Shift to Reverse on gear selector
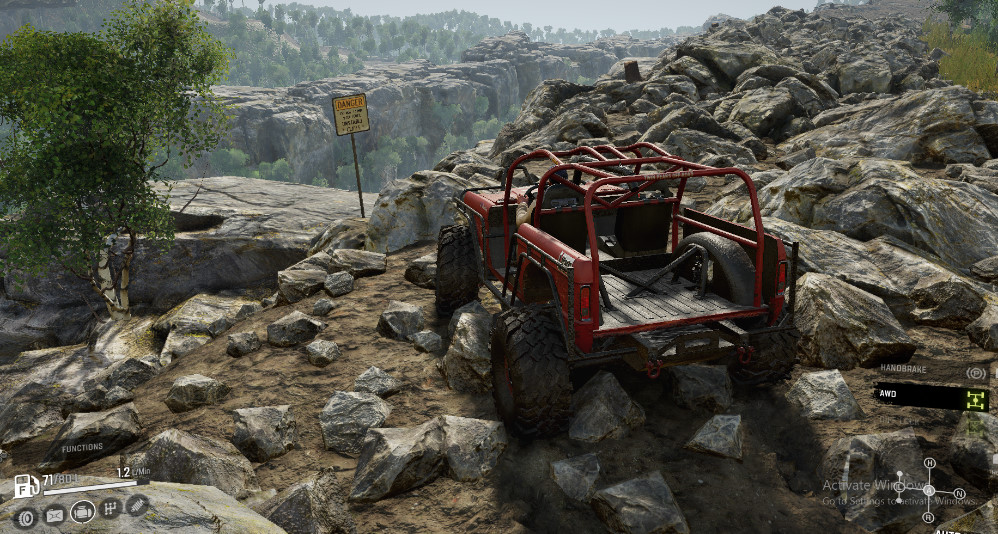 coord(929,517)
